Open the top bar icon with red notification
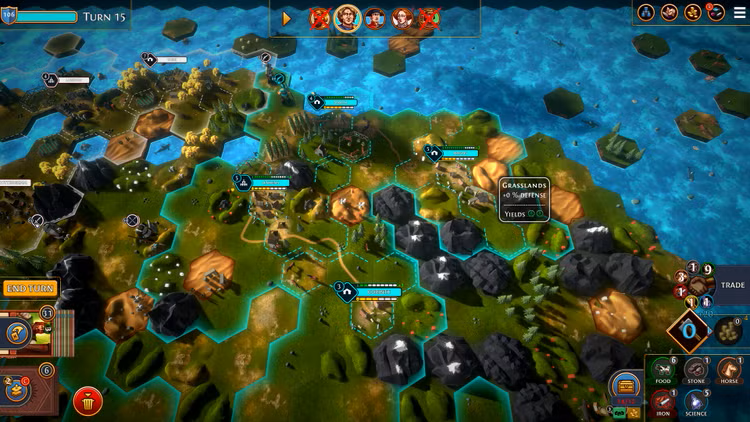The height and width of the screenshot is (422, 750). 716,12
